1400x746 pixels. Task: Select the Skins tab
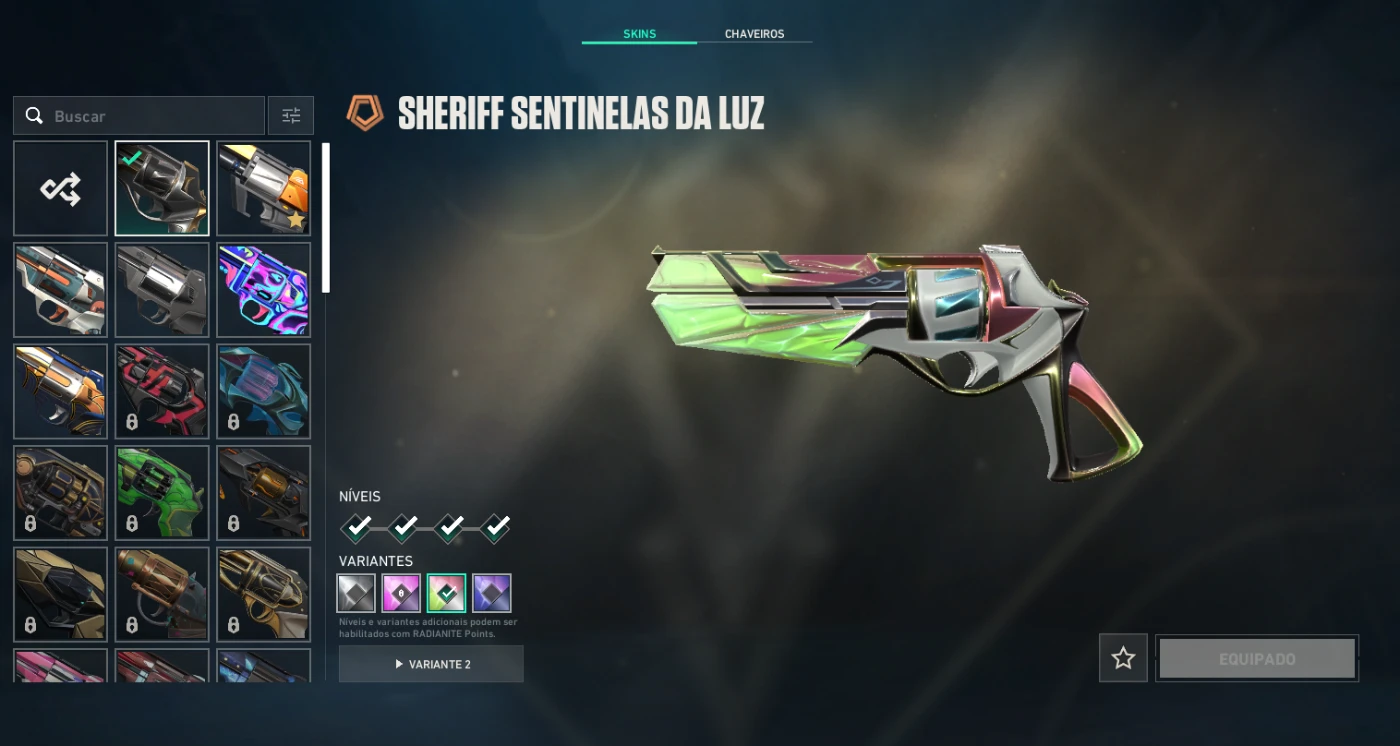(639, 34)
